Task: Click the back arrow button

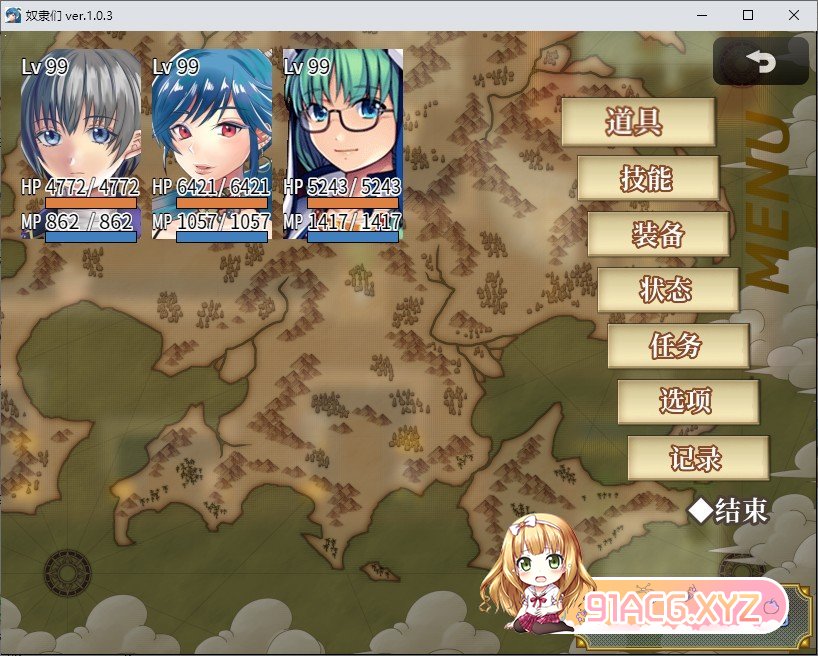Action: pyautogui.click(x=760, y=62)
